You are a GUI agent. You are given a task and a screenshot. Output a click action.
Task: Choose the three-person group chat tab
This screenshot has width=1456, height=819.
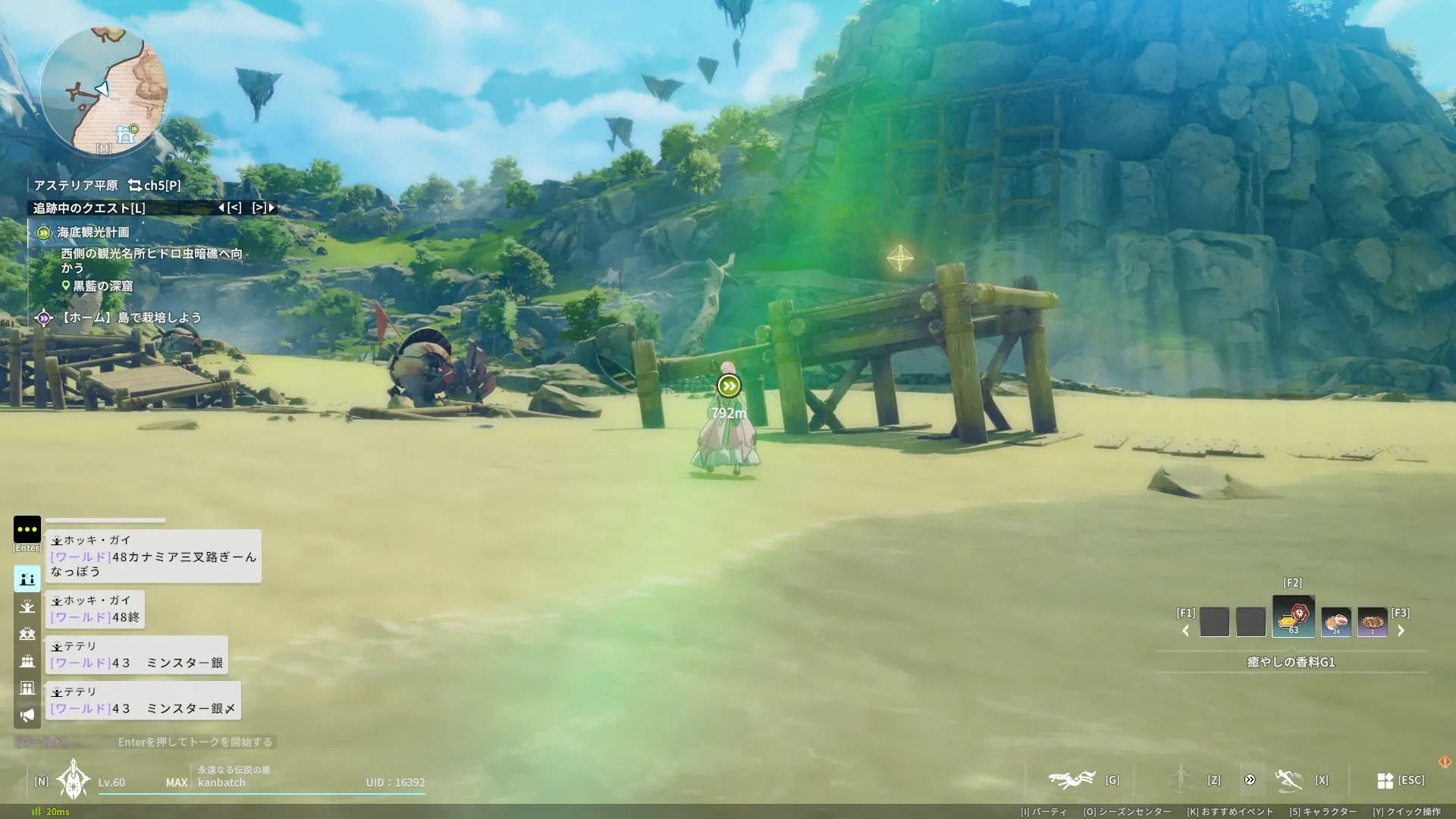tap(27, 661)
